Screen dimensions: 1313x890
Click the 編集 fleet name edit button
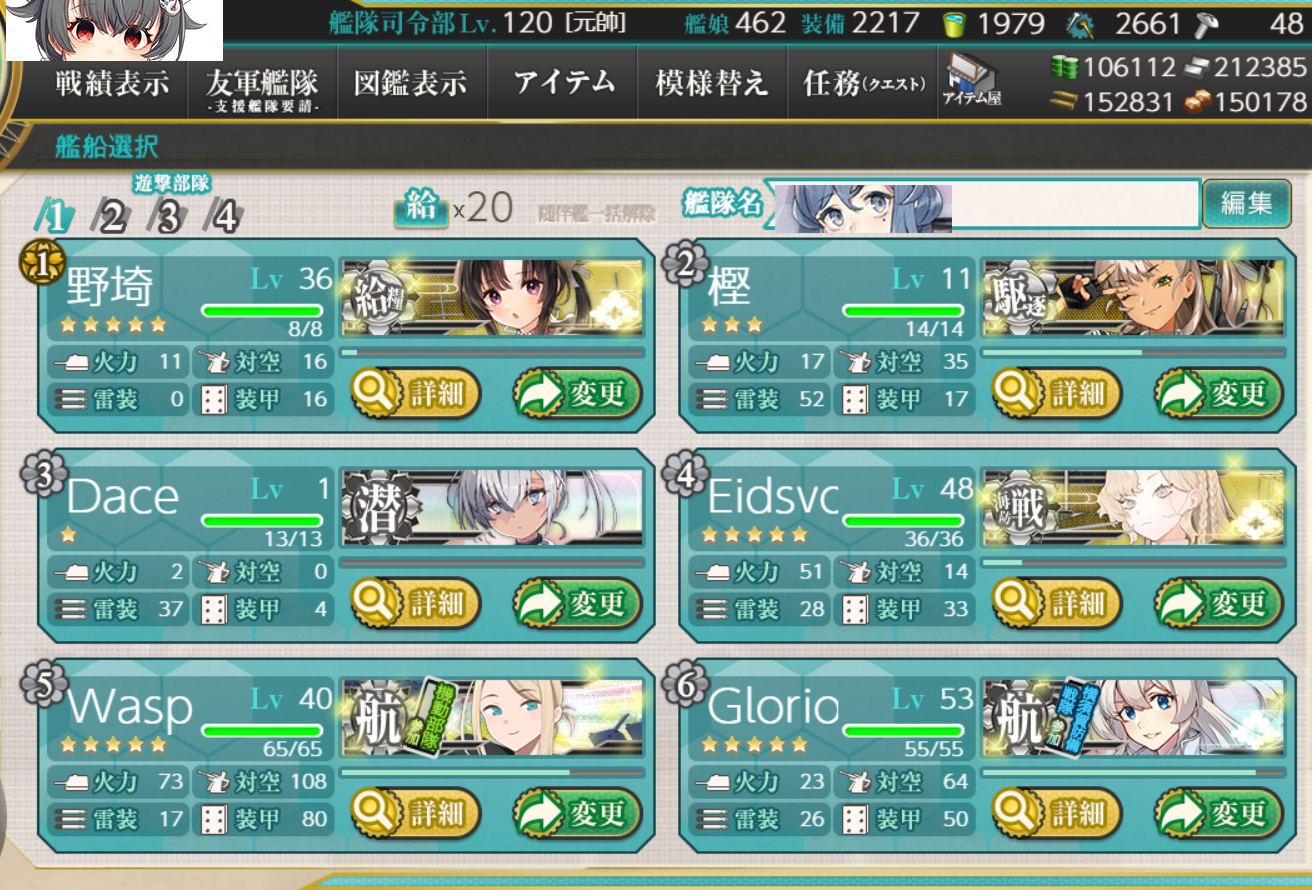coord(1246,203)
